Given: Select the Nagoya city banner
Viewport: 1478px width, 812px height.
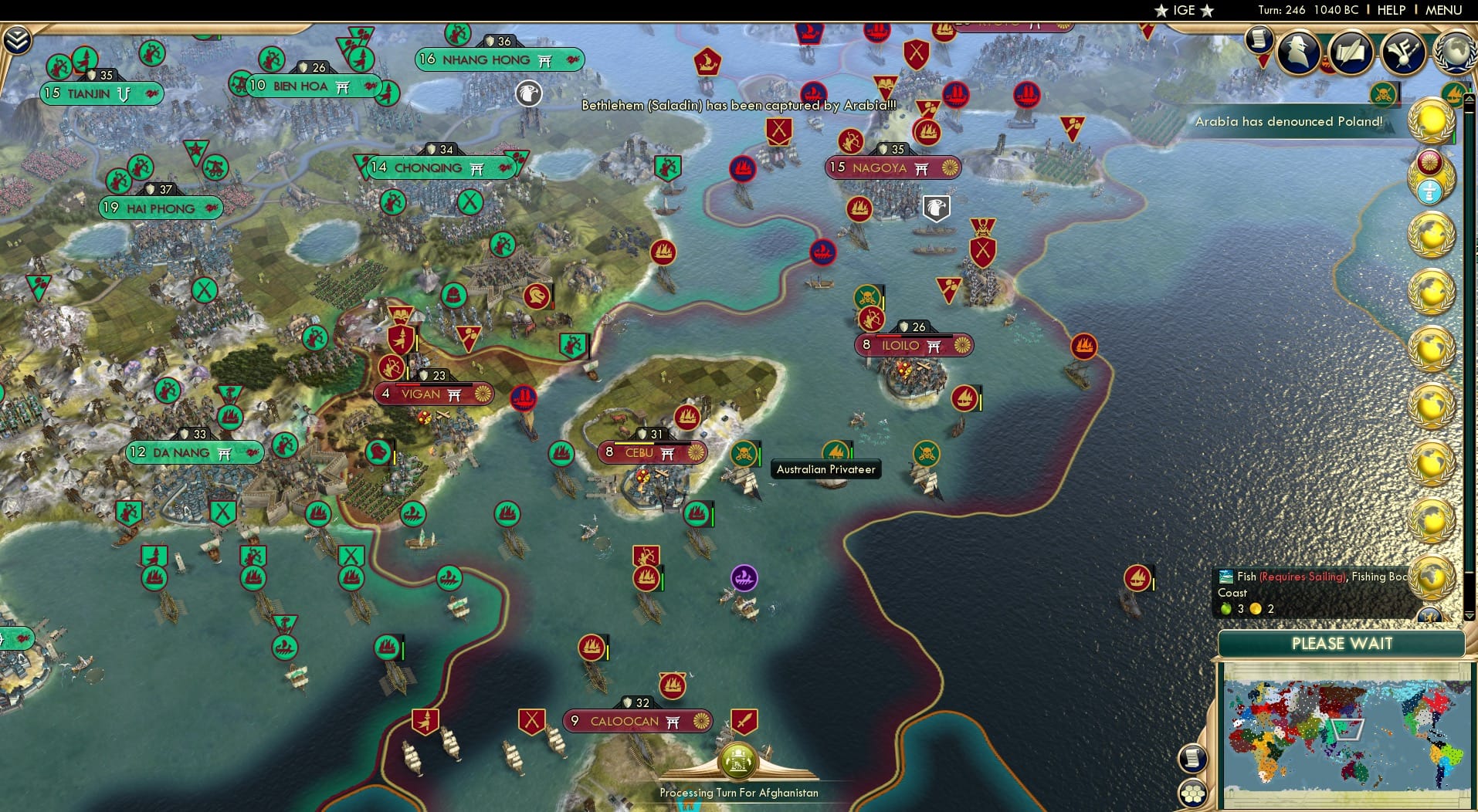Looking at the screenshot, I should 892,166.
